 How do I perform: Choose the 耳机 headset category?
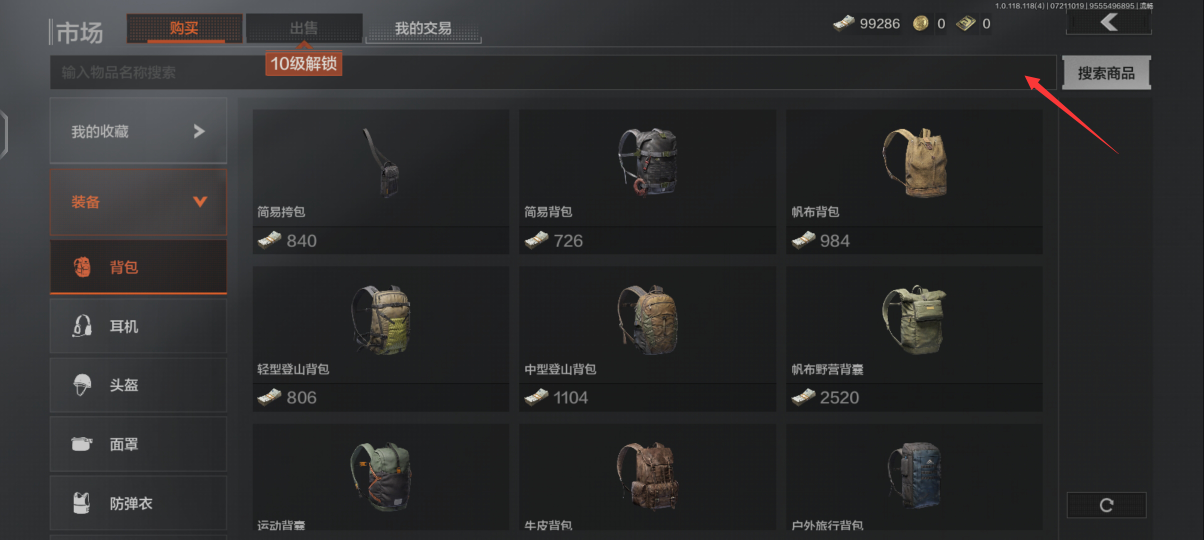(x=138, y=327)
